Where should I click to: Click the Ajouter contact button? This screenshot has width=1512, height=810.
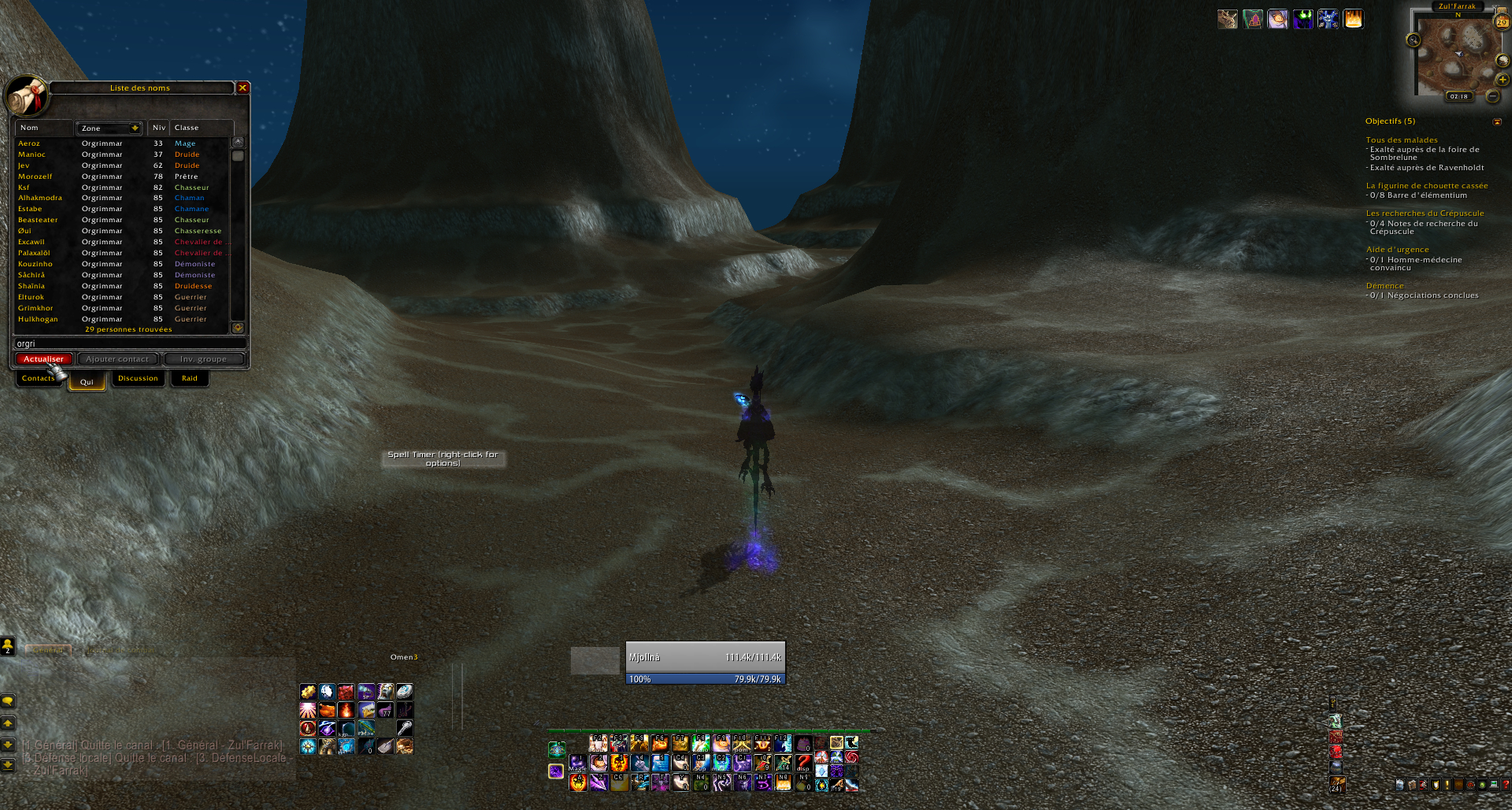pos(117,359)
